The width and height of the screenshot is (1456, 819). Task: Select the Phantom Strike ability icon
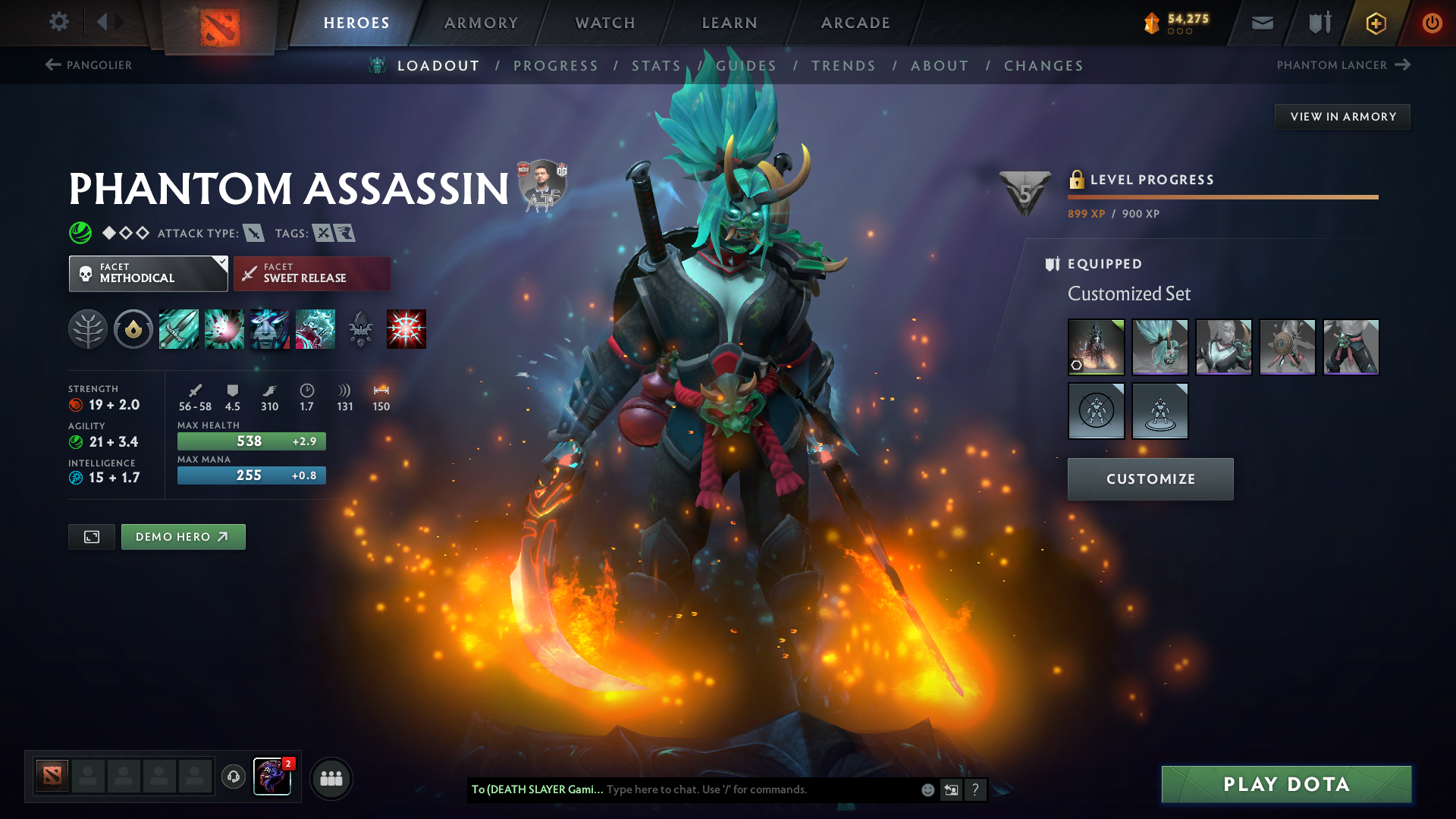[x=224, y=329]
